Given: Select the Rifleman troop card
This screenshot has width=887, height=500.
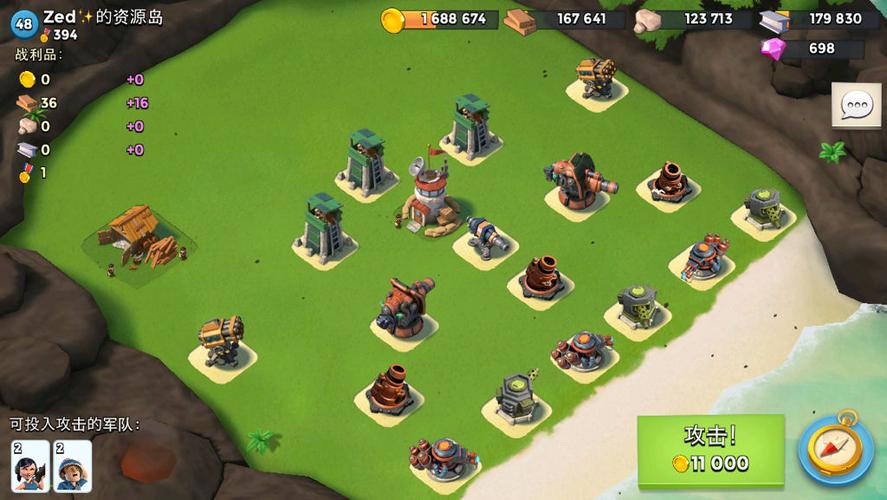Looking at the screenshot, I should pos(72,466).
